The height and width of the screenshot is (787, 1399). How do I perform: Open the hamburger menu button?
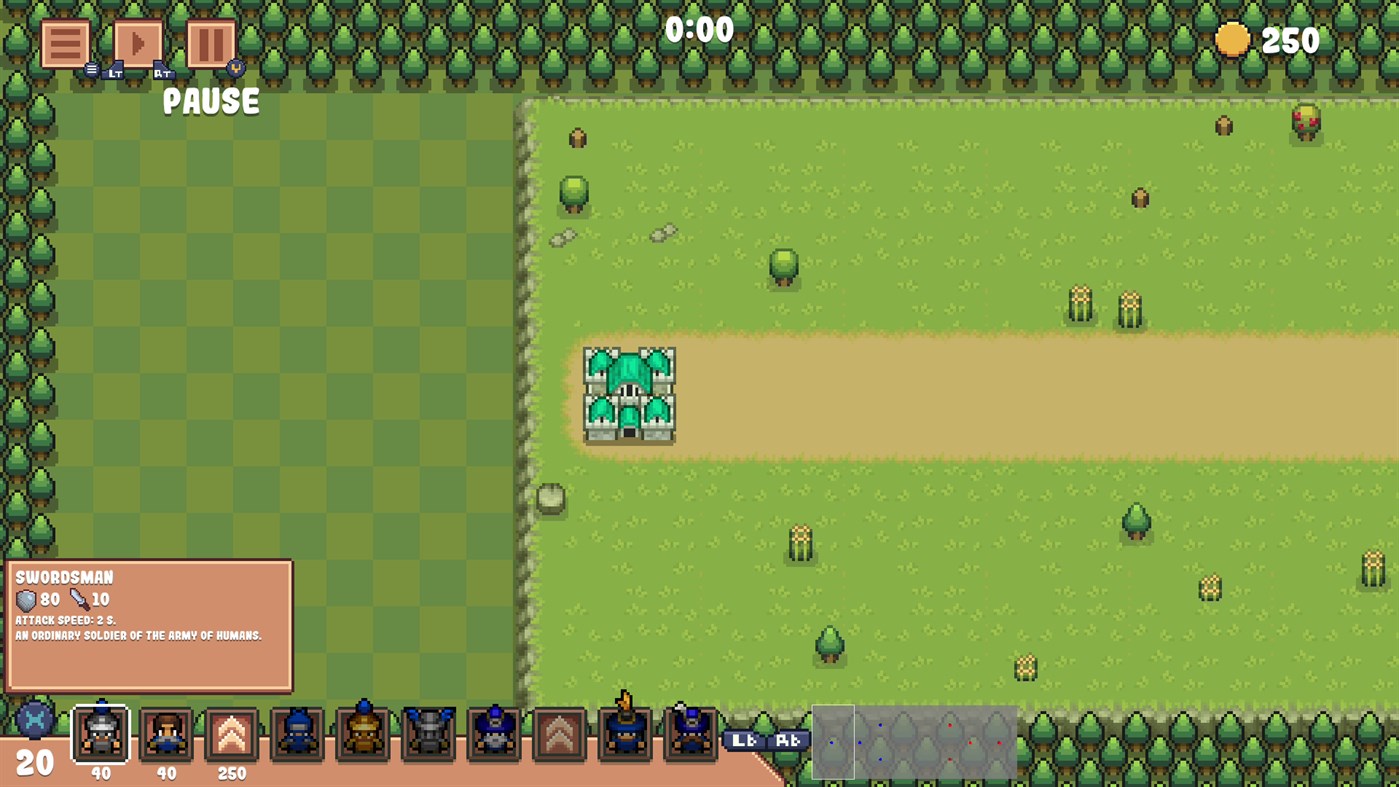coord(64,42)
